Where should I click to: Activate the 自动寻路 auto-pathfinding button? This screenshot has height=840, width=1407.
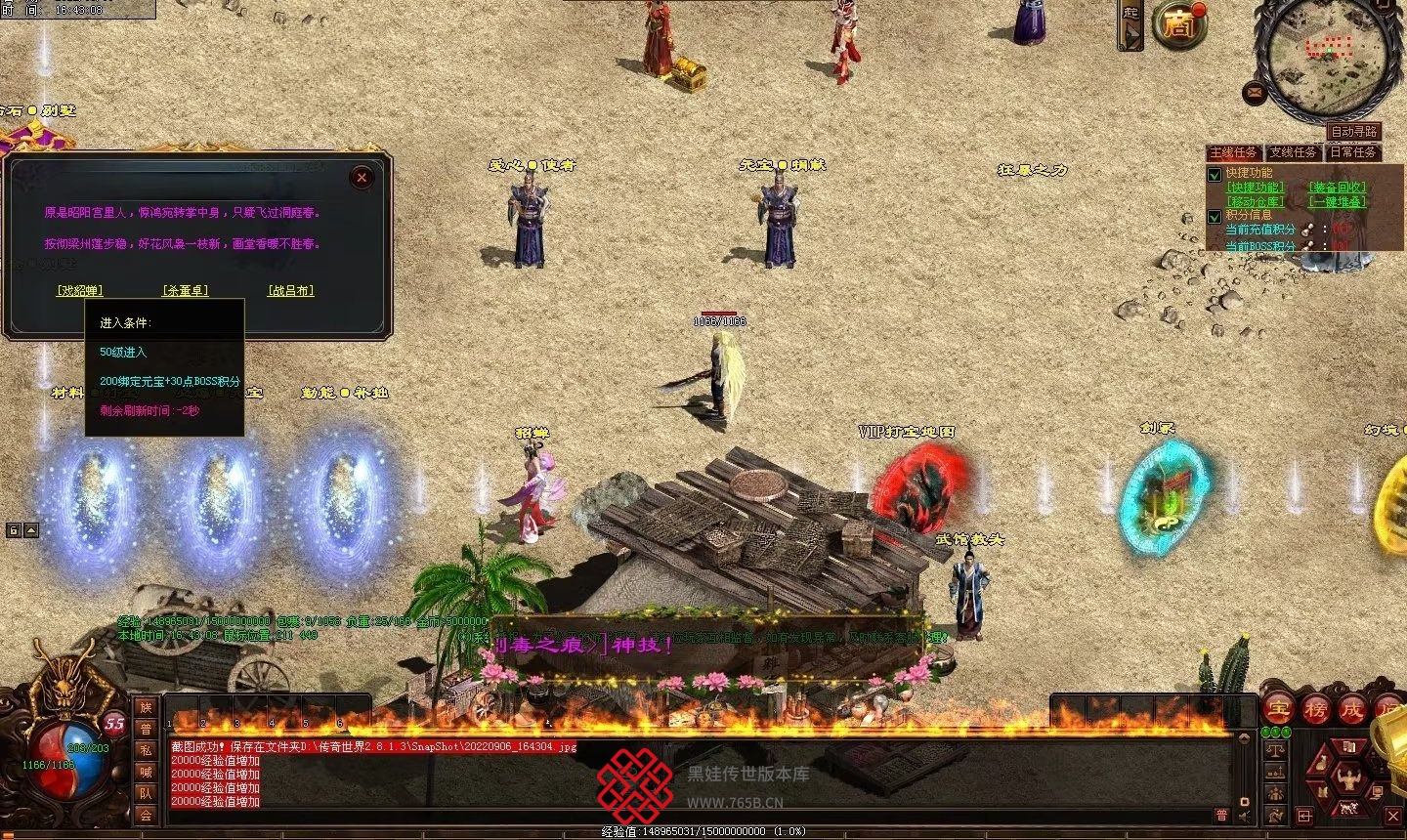click(x=1354, y=132)
